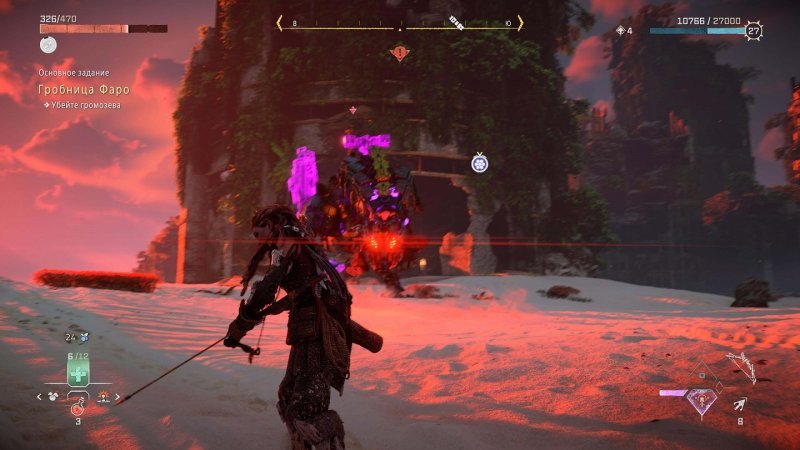
Task: Choose the trap icon in tool selector
Action: (102, 396)
